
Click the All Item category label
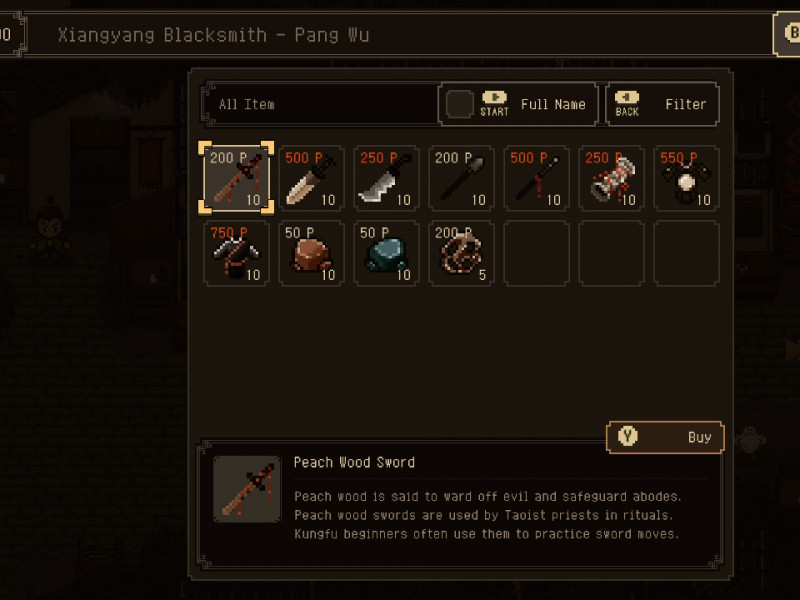[x=247, y=104]
